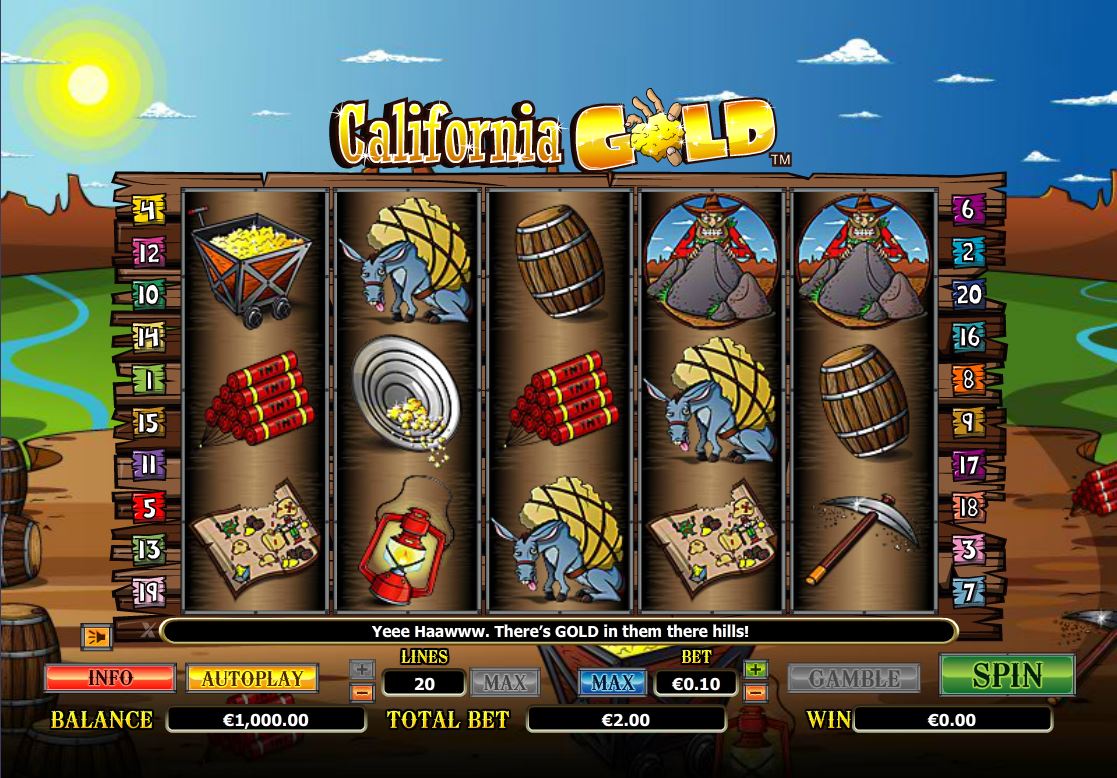Increase the bet amount with green plus
1117x778 pixels.
756,669
